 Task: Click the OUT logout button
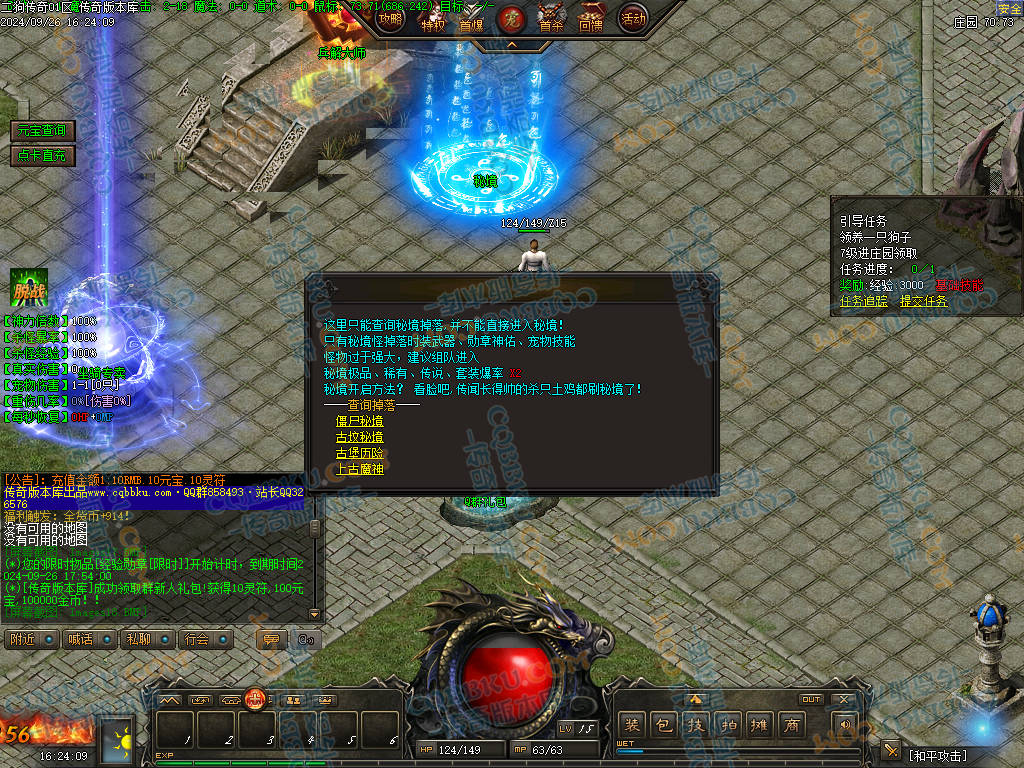[x=811, y=699]
